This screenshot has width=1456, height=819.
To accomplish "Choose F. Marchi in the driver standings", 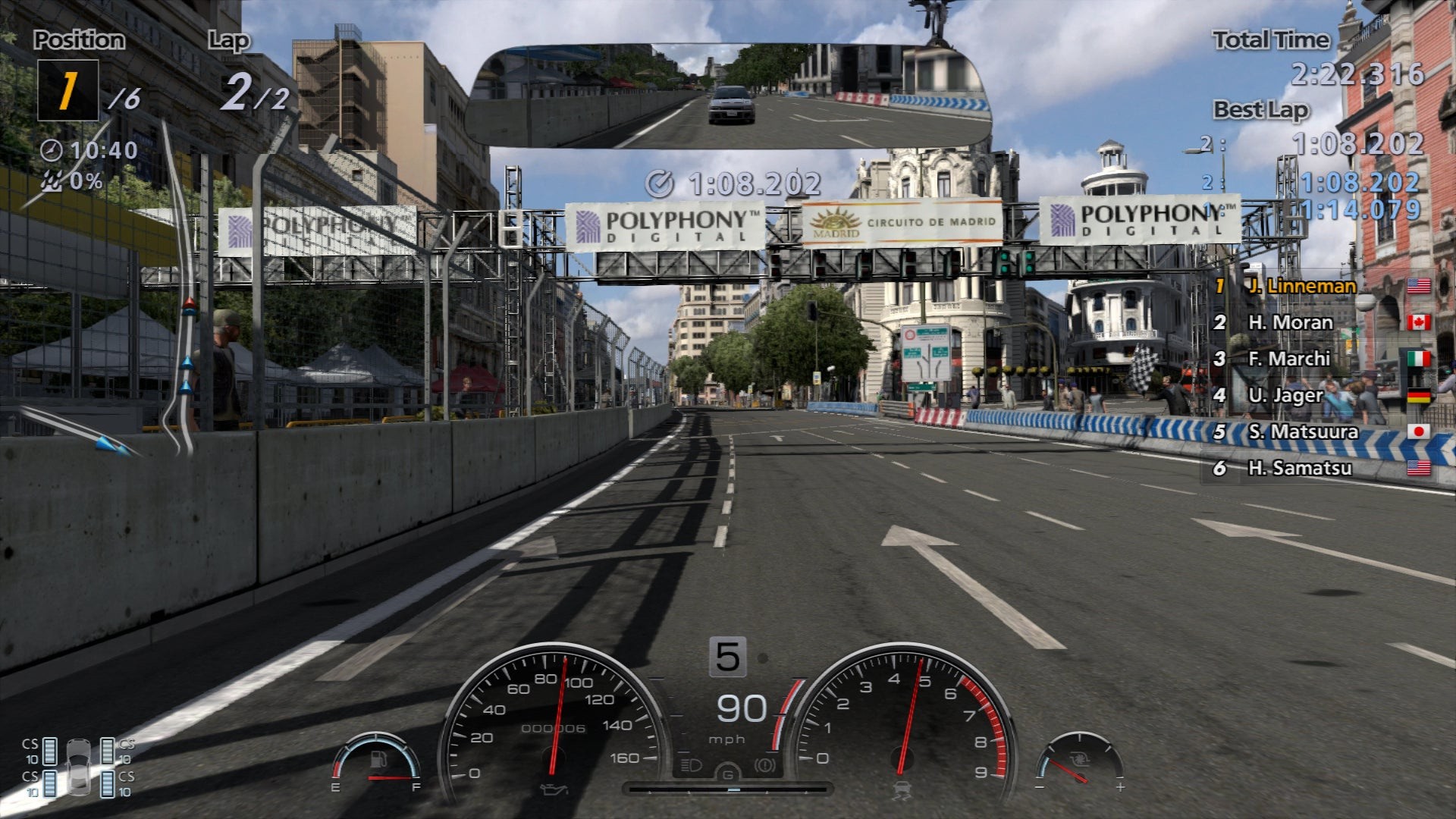I will tap(1289, 359).
